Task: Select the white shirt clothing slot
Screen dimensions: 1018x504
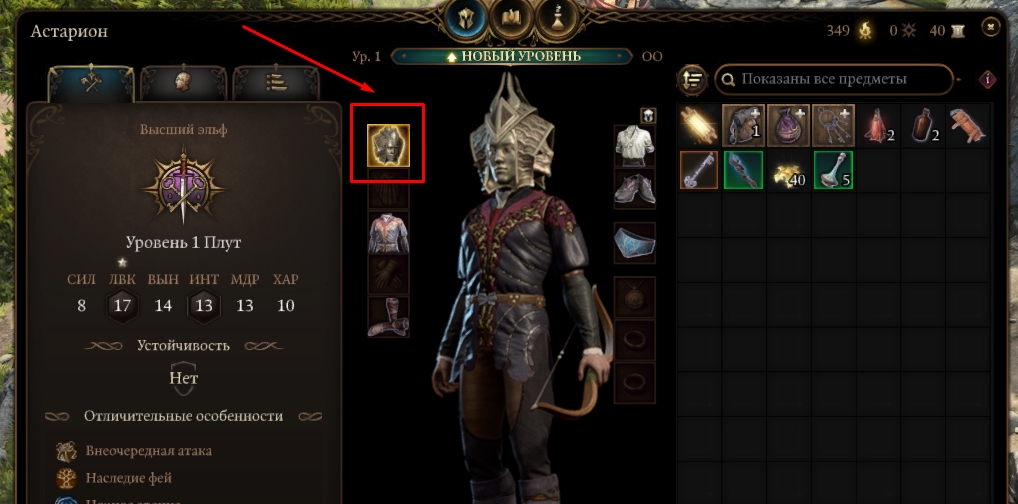Action: [635, 145]
